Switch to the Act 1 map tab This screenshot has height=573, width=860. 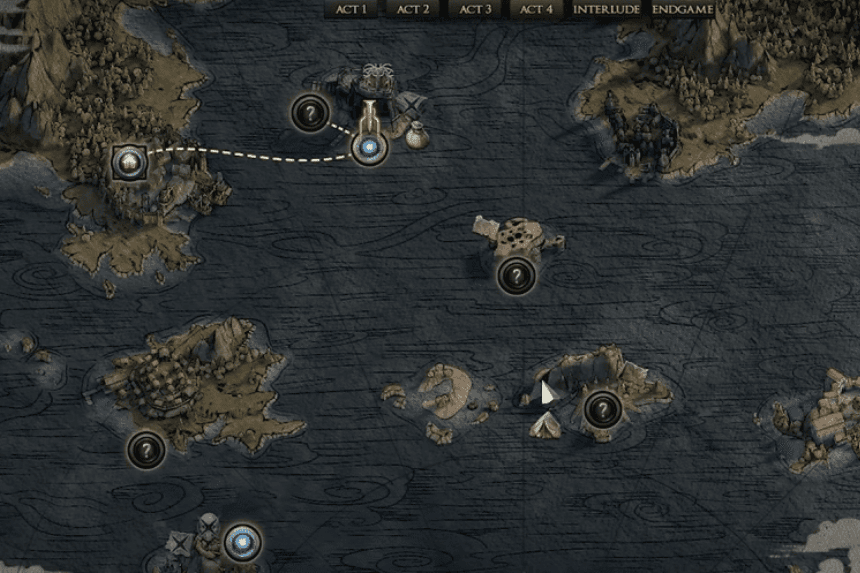pyautogui.click(x=352, y=9)
